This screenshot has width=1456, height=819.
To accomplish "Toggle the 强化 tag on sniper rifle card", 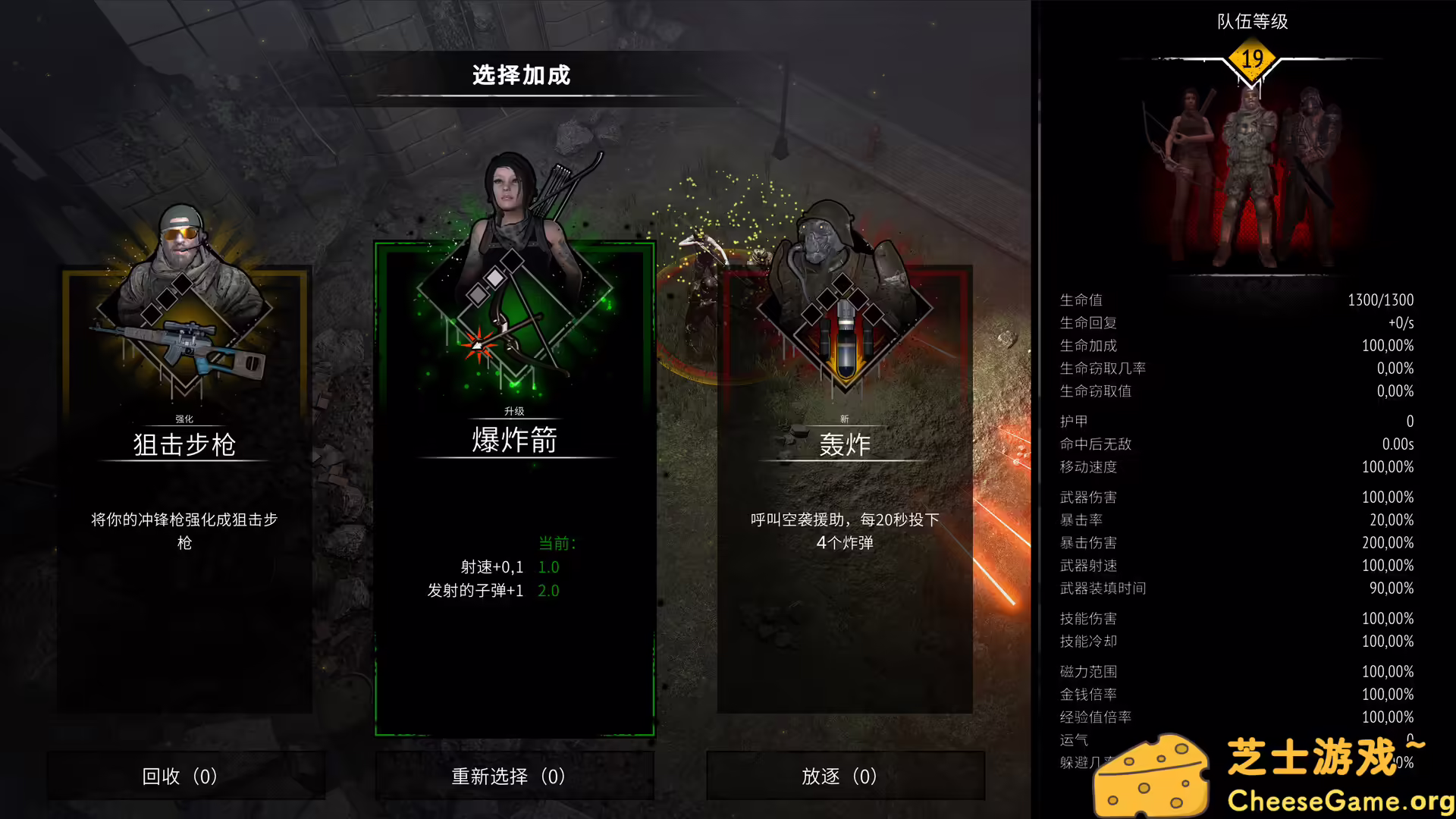I will pos(183,416).
